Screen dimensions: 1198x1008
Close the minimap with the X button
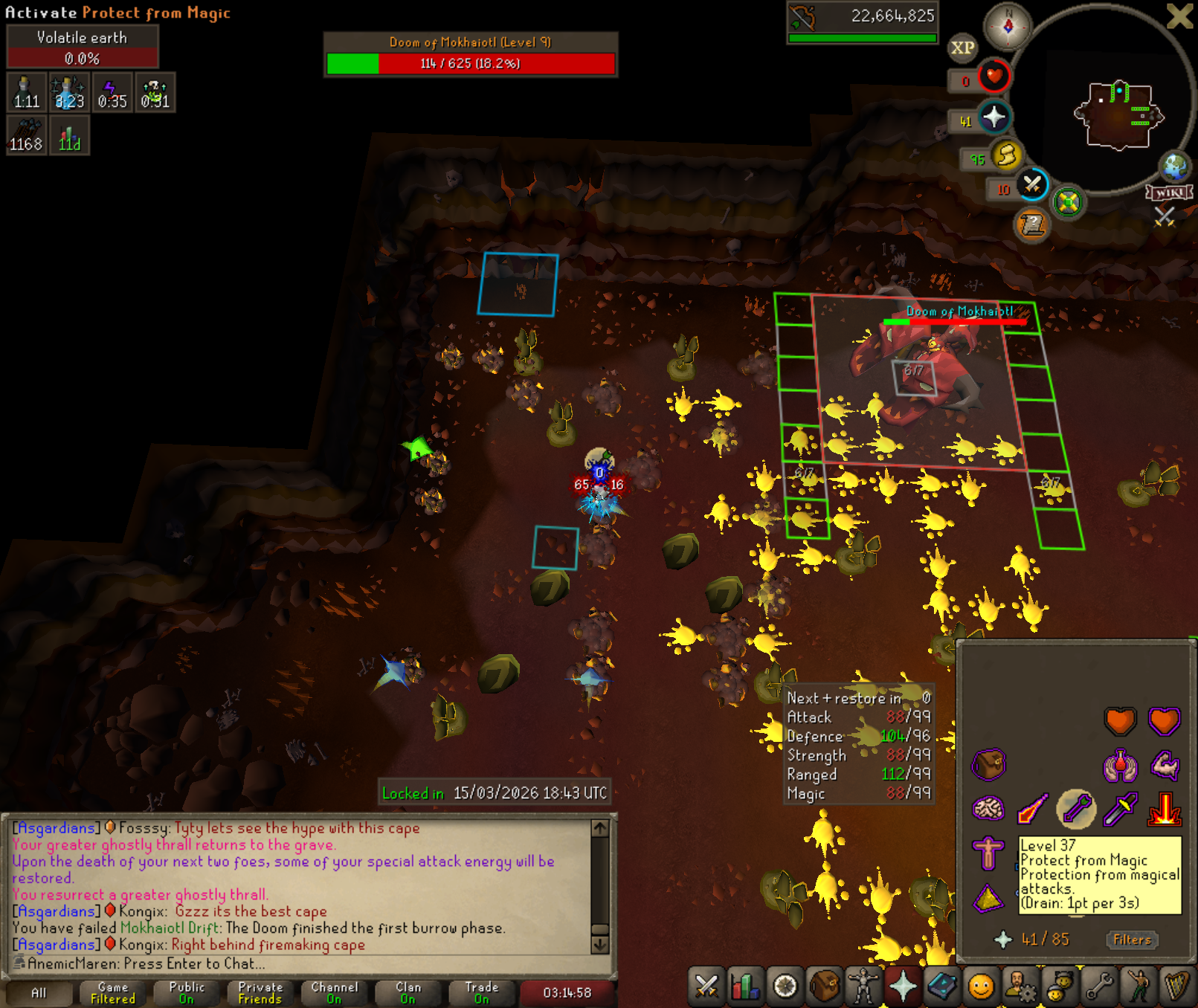1179,16
